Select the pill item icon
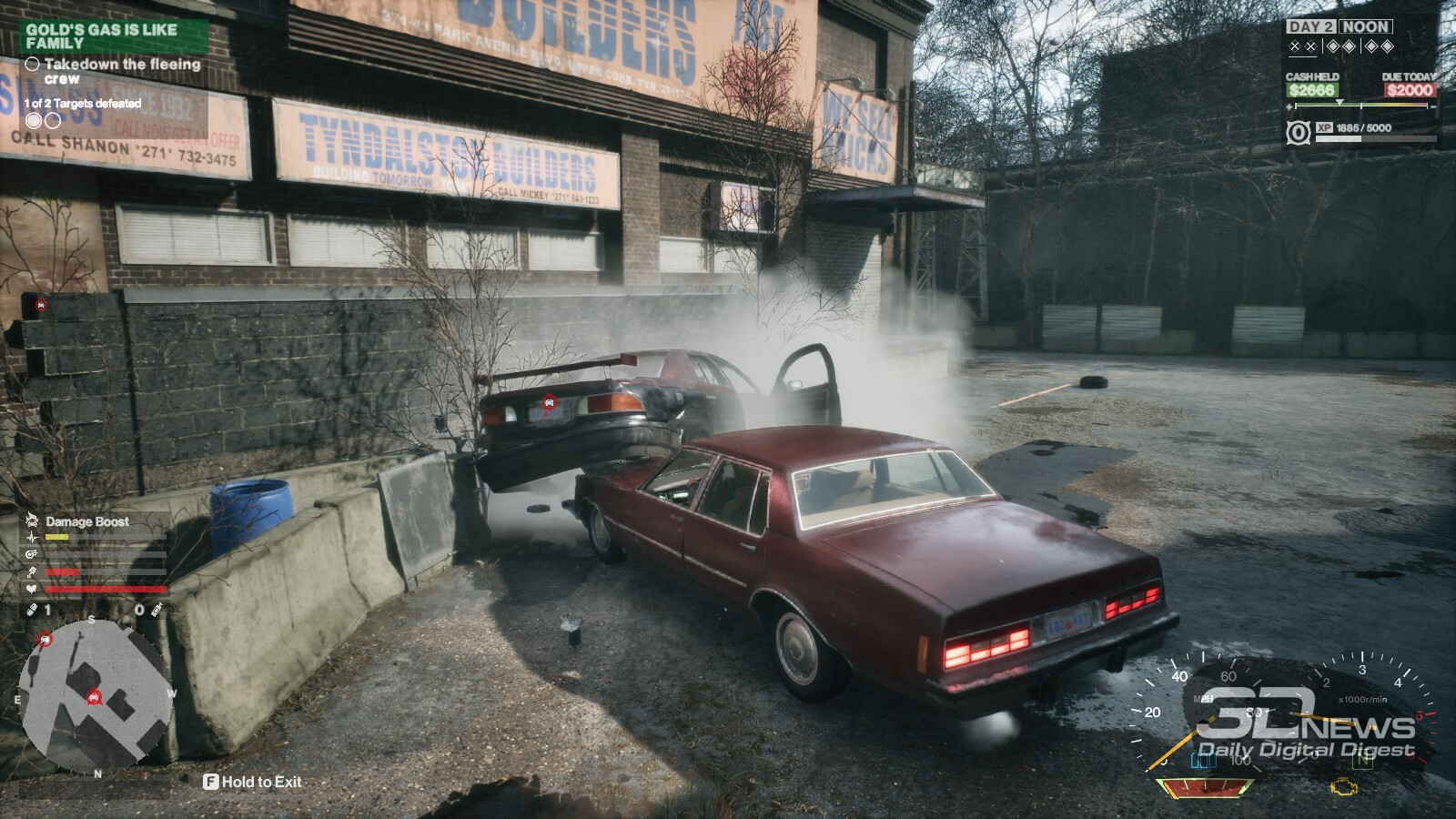 pyautogui.click(x=32, y=610)
